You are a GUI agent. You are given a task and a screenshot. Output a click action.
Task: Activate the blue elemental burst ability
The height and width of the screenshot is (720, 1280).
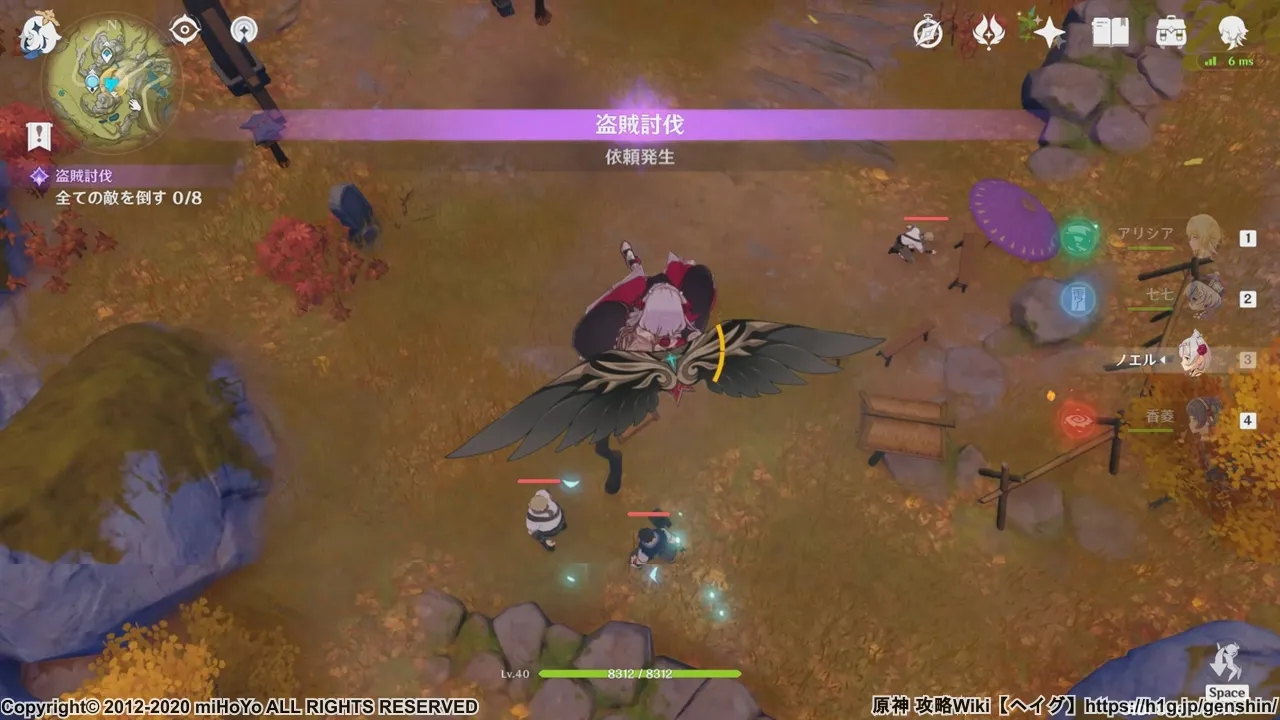[x=1078, y=298]
